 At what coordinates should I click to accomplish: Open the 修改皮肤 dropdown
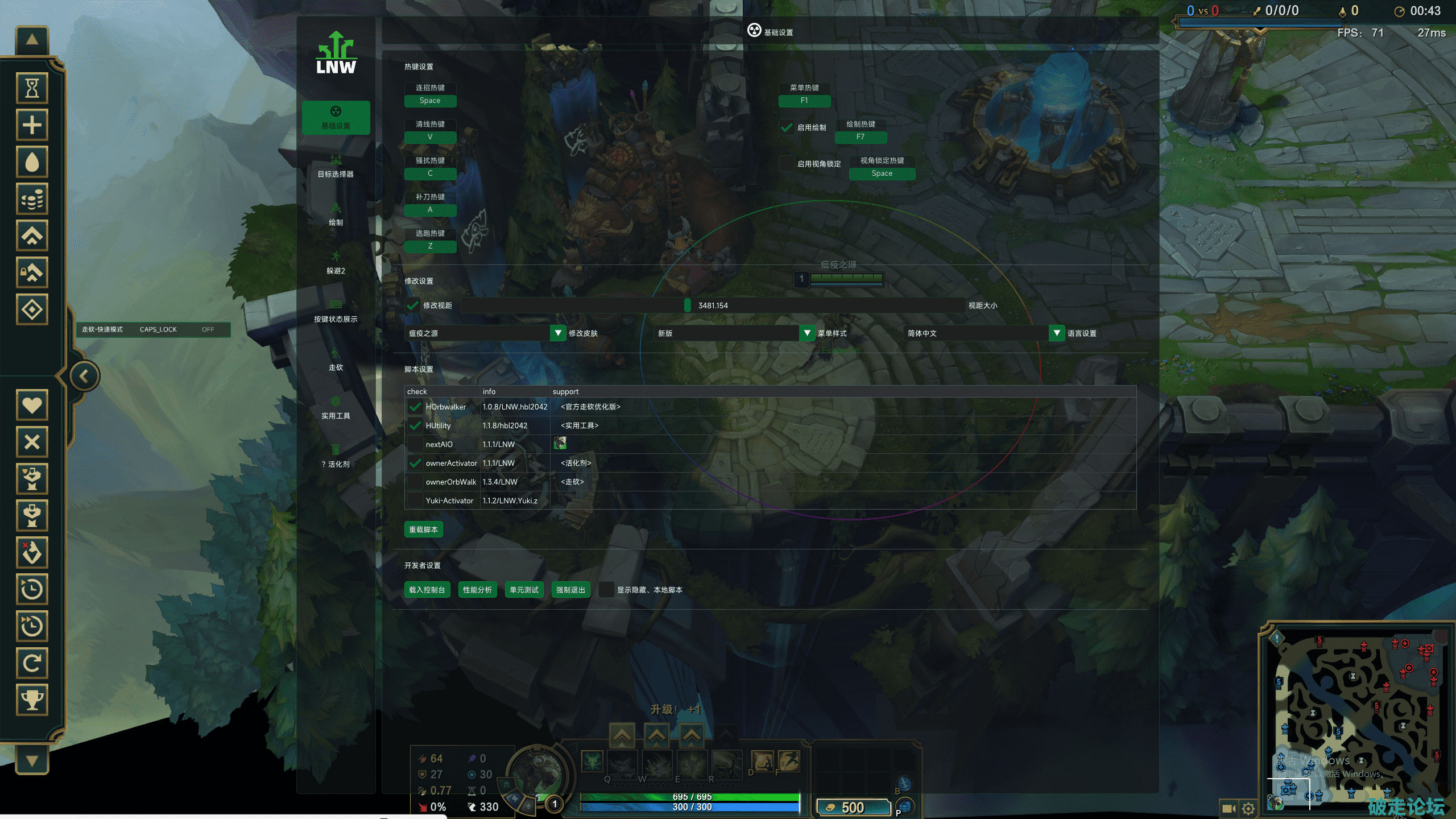[557, 333]
